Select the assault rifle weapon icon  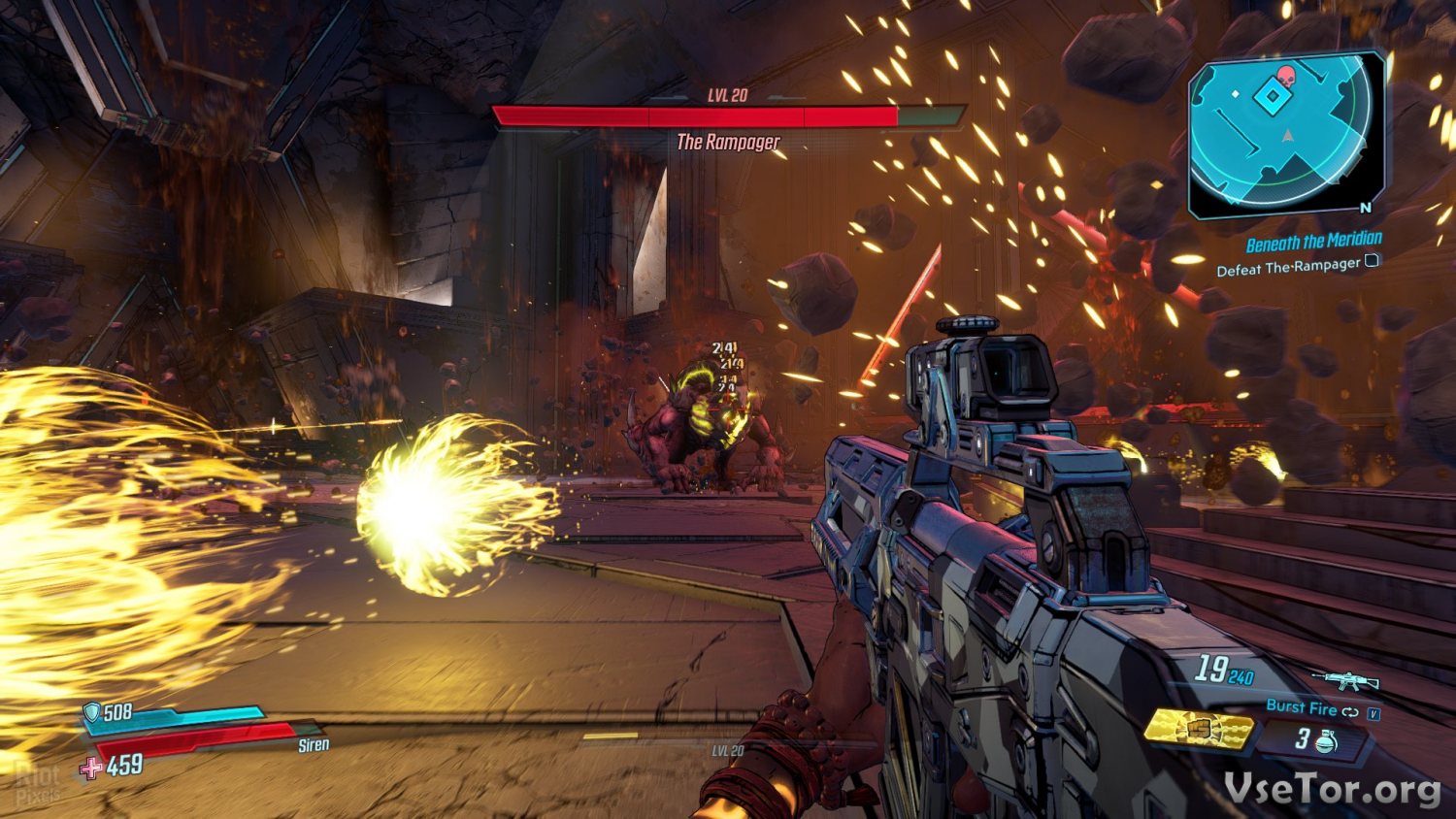click(x=1344, y=680)
